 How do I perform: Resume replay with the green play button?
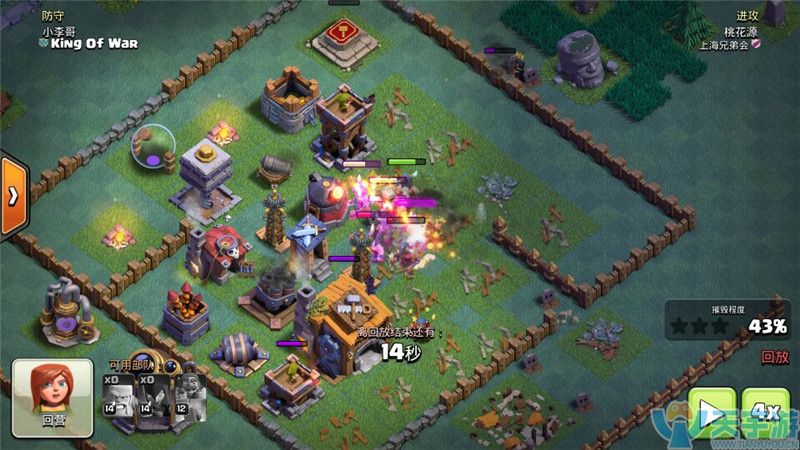[x=711, y=412]
